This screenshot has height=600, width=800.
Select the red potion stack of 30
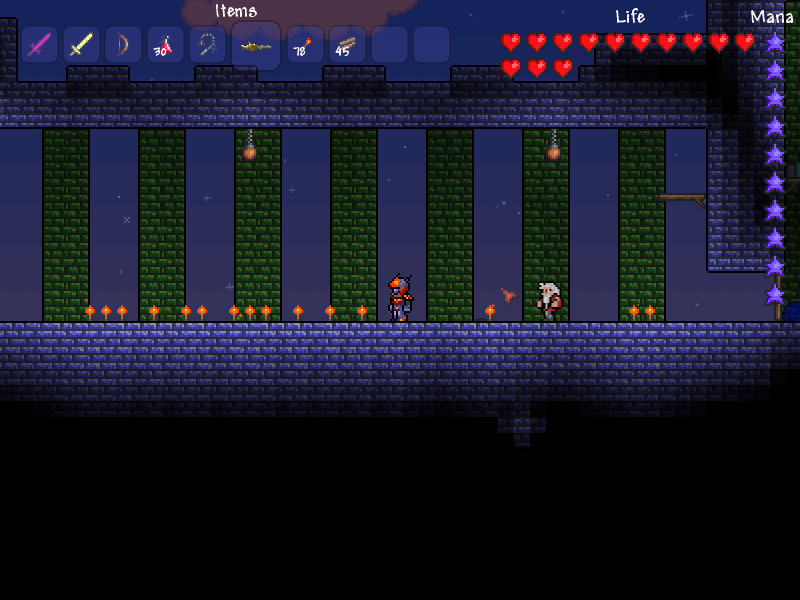point(165,45)
